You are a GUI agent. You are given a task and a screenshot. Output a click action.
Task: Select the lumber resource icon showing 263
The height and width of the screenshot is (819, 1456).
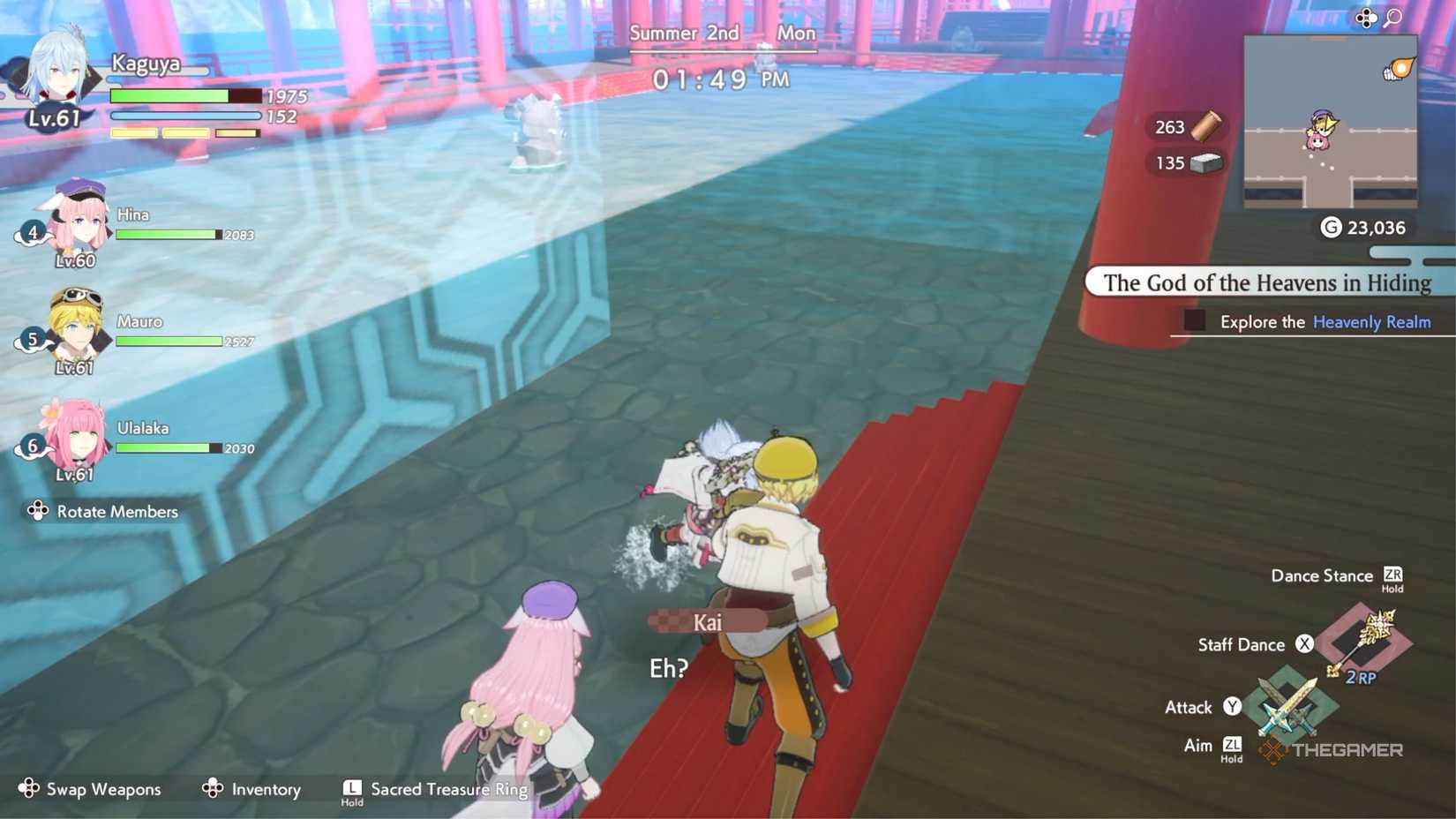click(1205, 127)
